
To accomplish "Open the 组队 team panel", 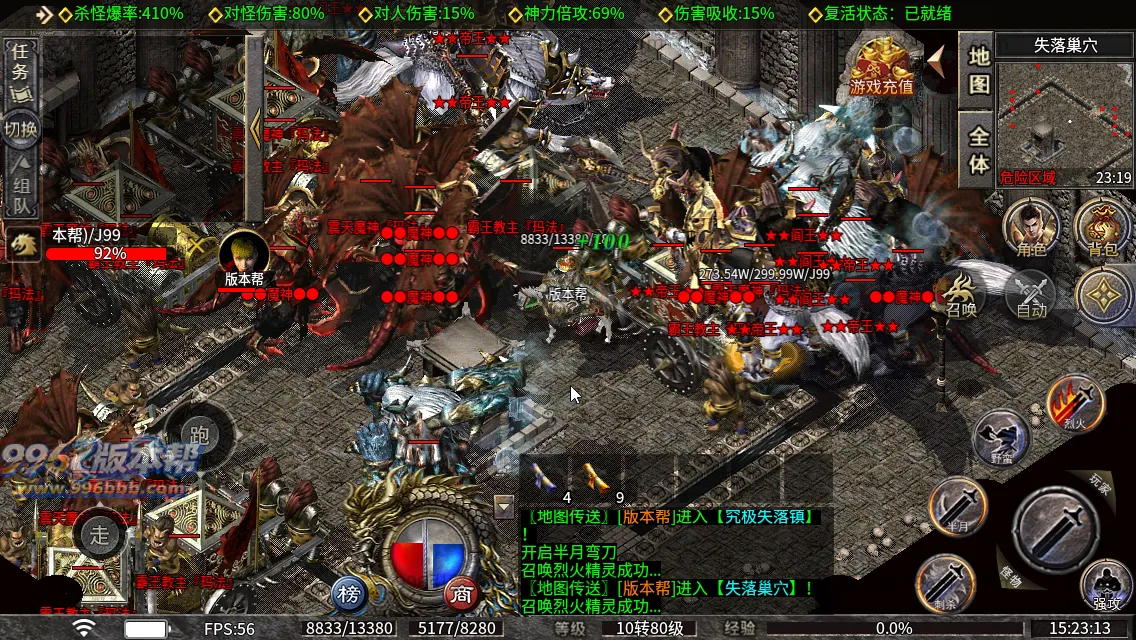I will pos(20,190).
